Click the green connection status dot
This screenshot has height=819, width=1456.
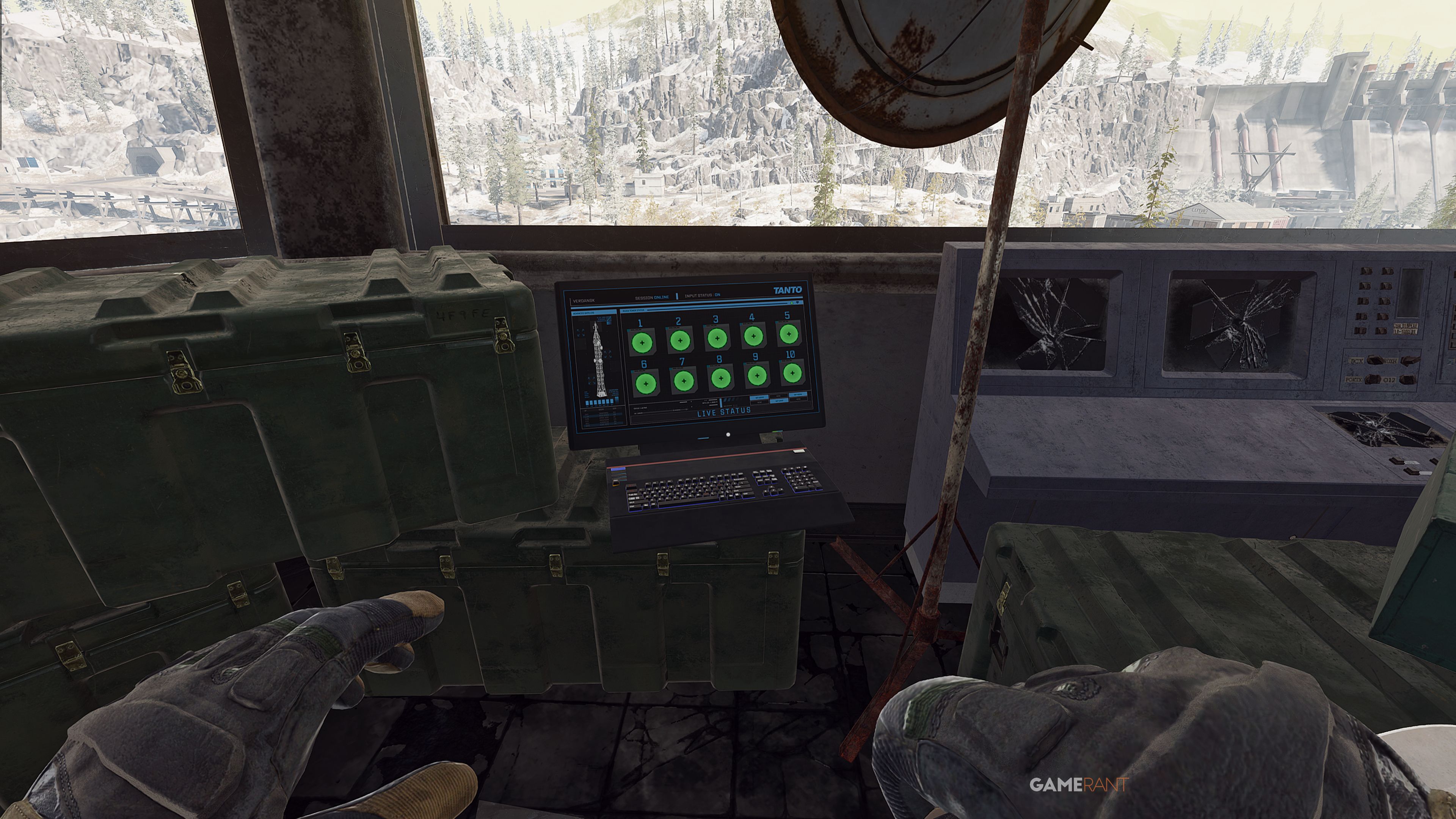point(792,303)
